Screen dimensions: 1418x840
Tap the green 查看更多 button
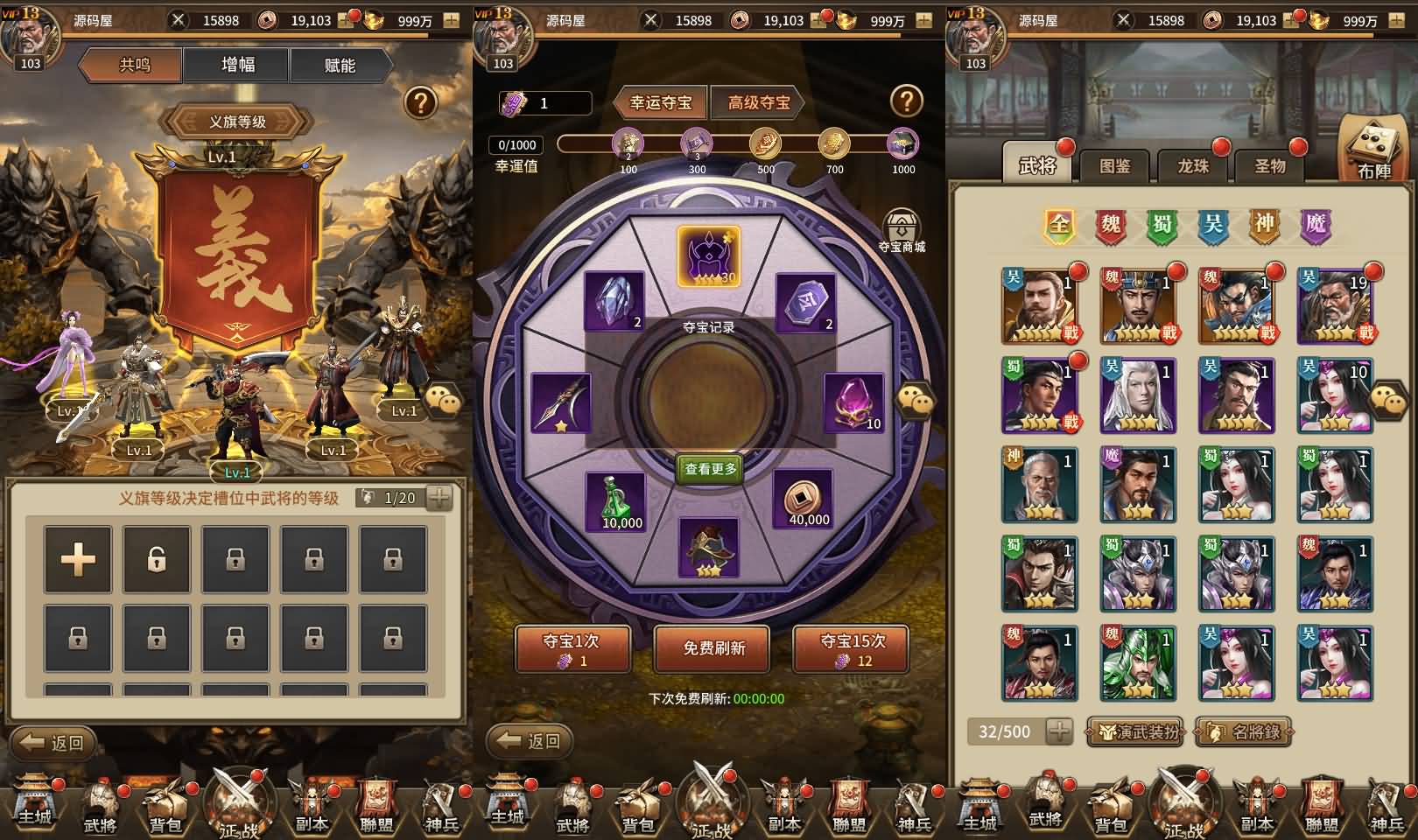[710, 469]
